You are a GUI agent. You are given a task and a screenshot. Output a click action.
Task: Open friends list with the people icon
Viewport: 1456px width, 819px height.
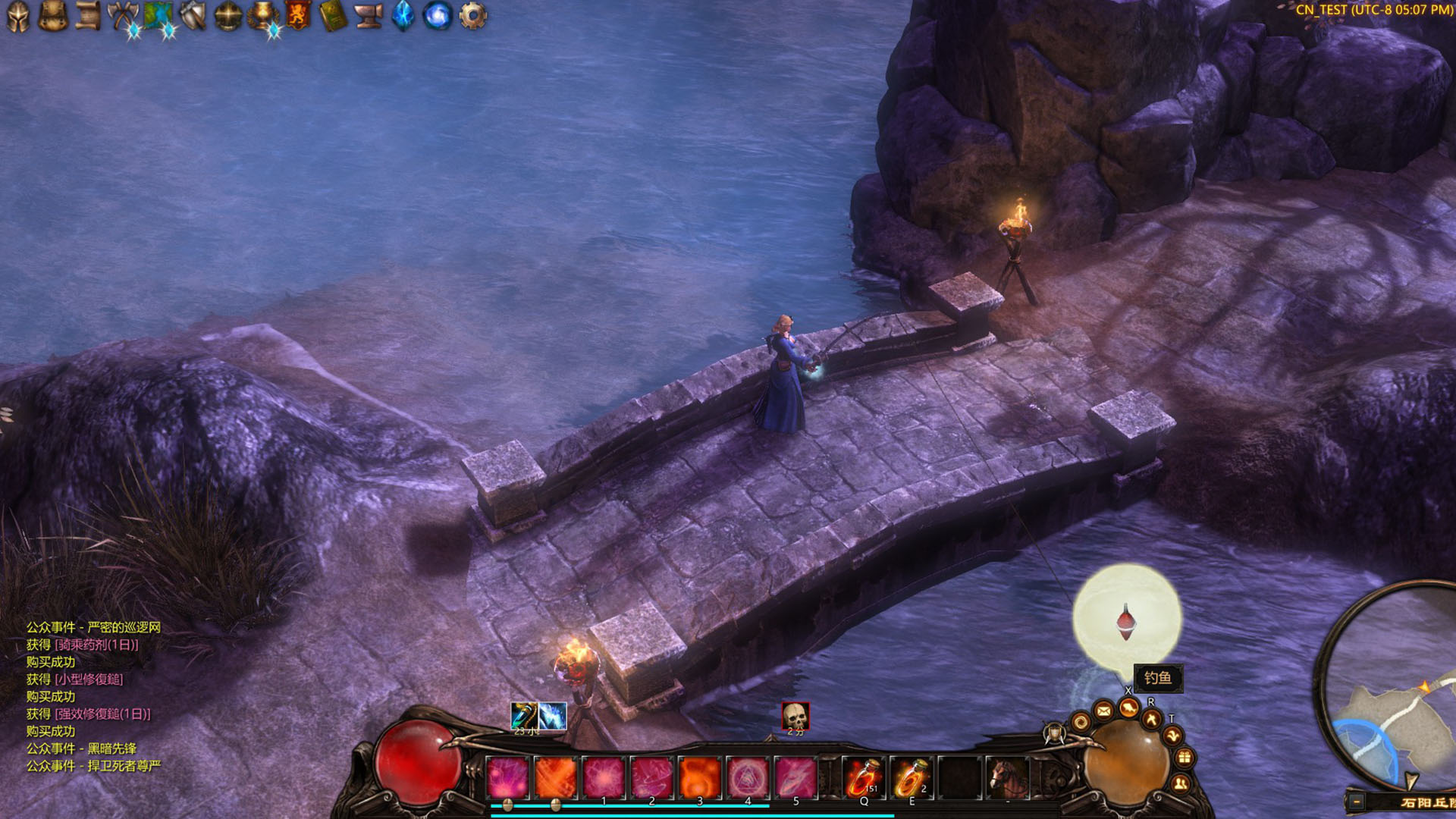pos(1180,783)
